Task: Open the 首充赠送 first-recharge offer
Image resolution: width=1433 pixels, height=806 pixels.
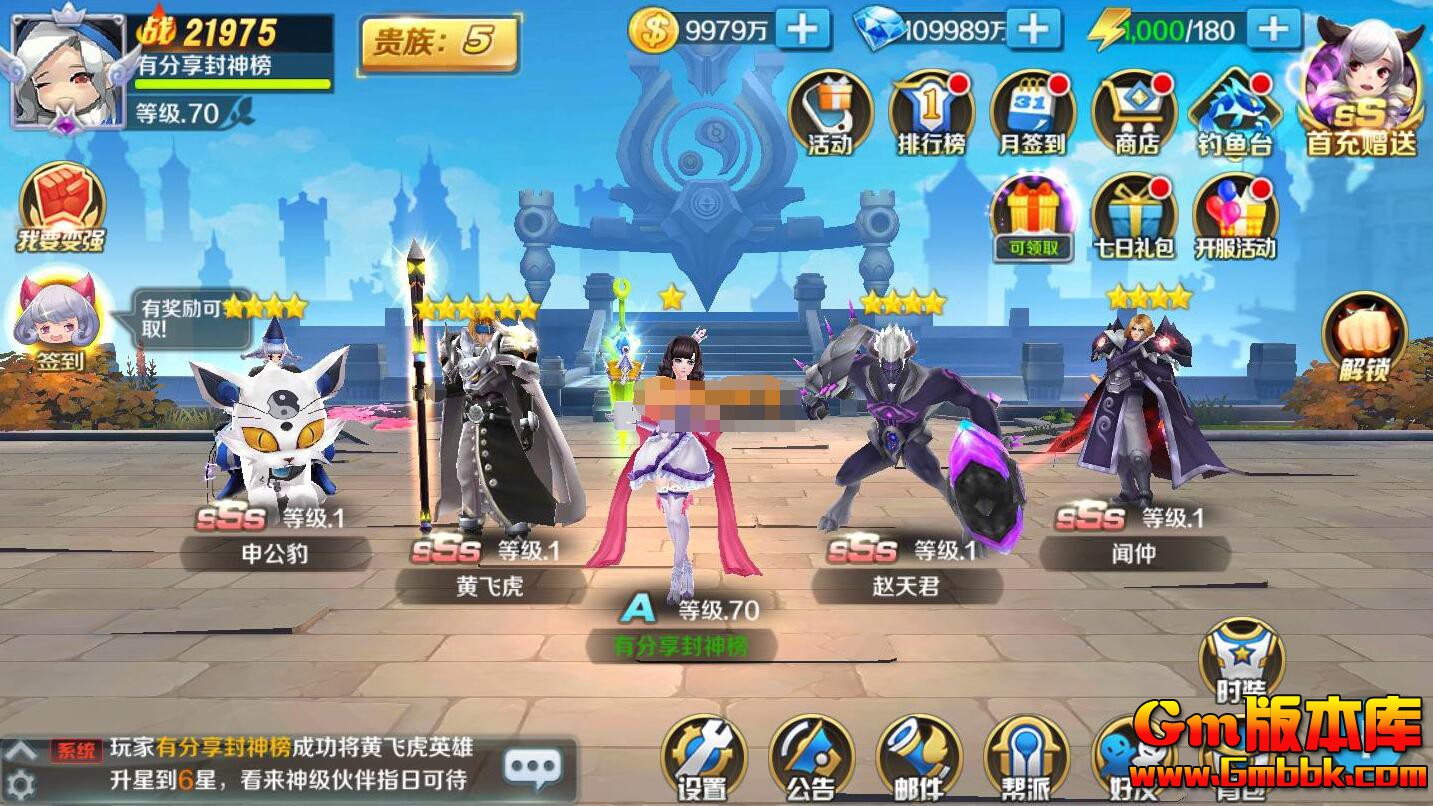Action: pyautogui.click(x=1361, y=90)
